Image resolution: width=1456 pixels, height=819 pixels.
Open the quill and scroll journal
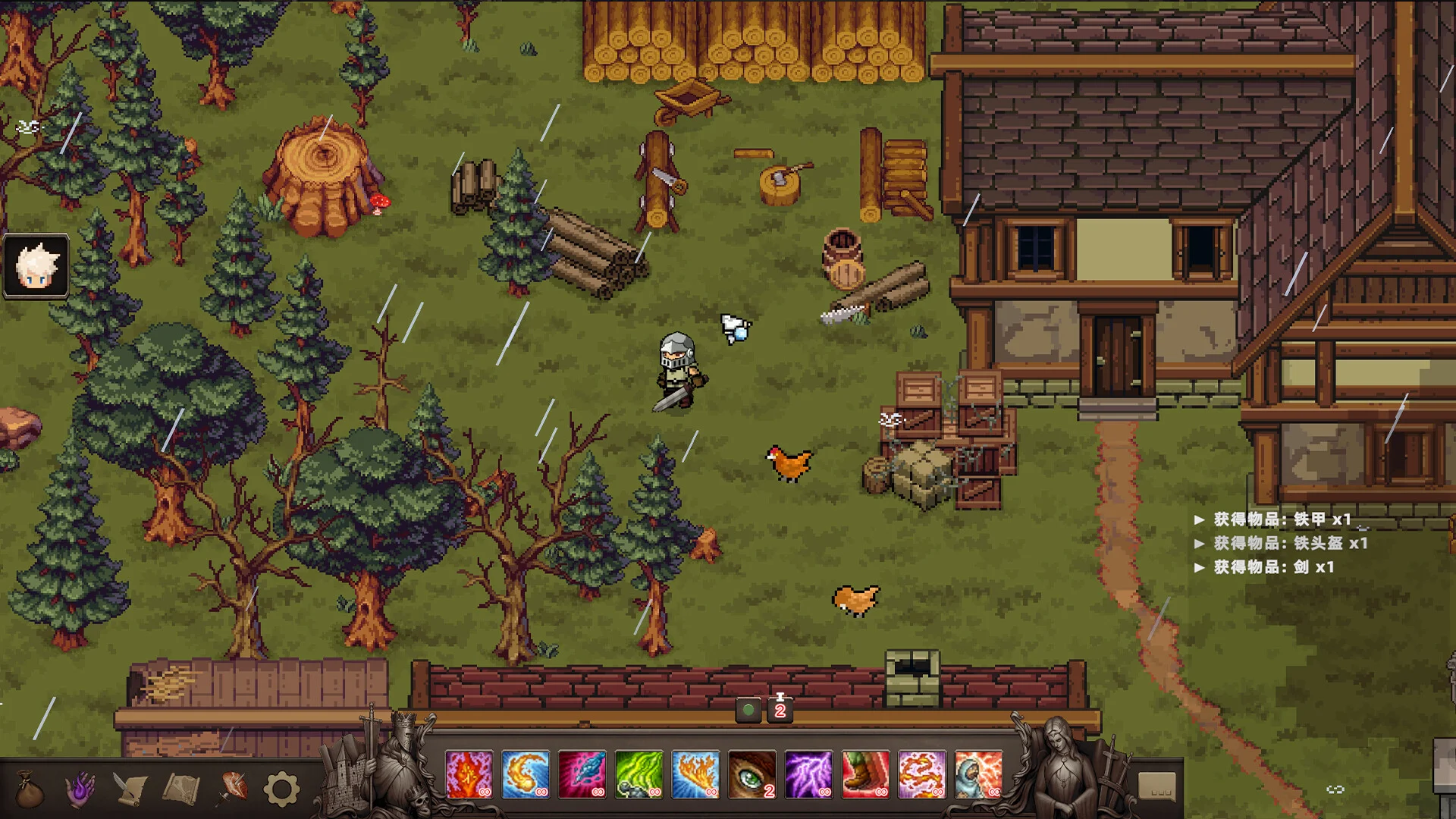130,789
